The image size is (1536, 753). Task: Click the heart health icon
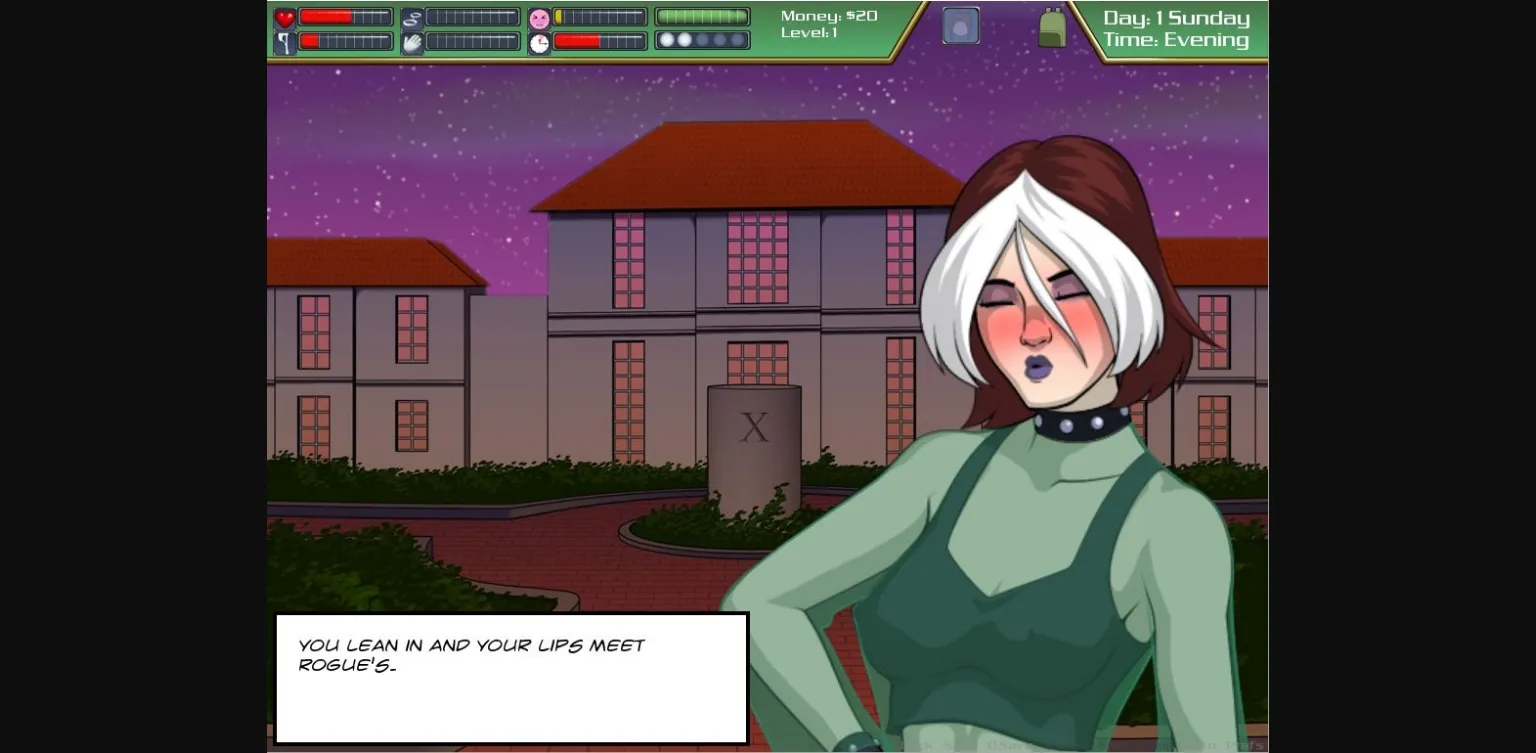coord(283,15)
